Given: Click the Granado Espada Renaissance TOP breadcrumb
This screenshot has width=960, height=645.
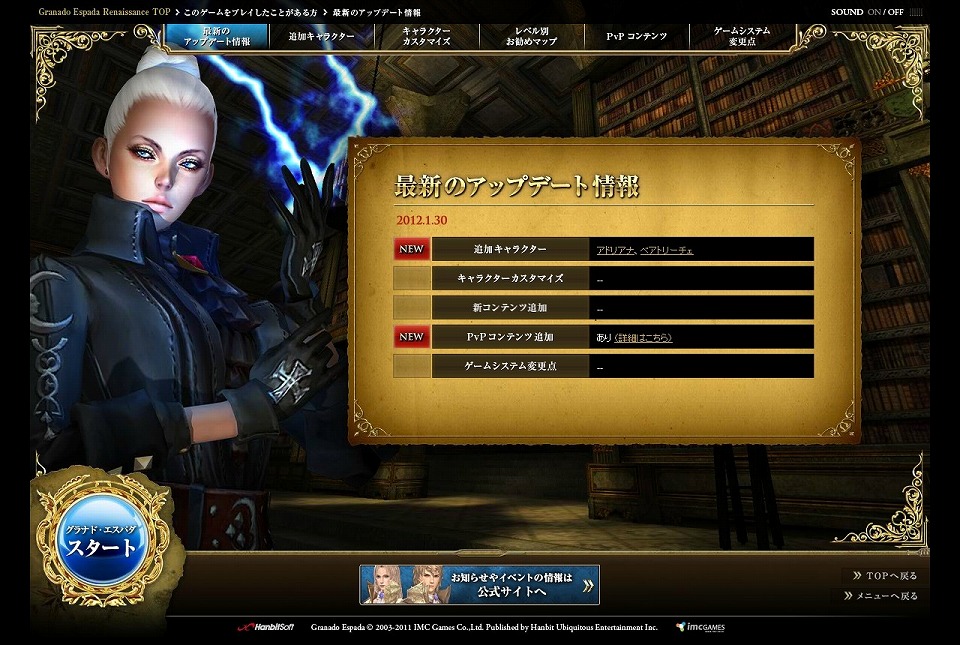Looking at the screenshot, I should tap(104, 12).
